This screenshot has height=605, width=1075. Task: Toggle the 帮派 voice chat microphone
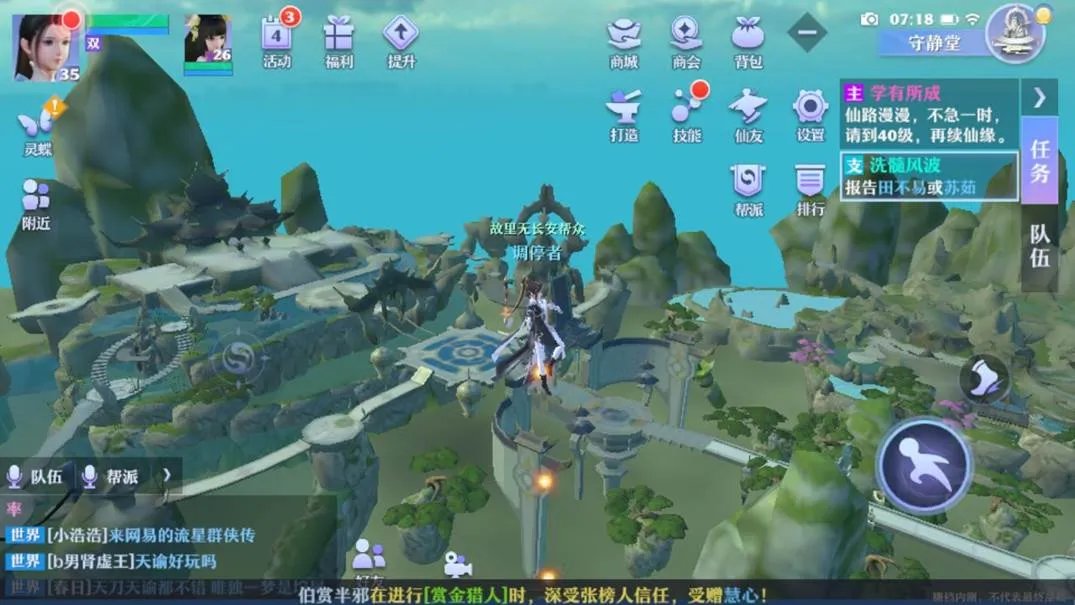tap(91, 477)
